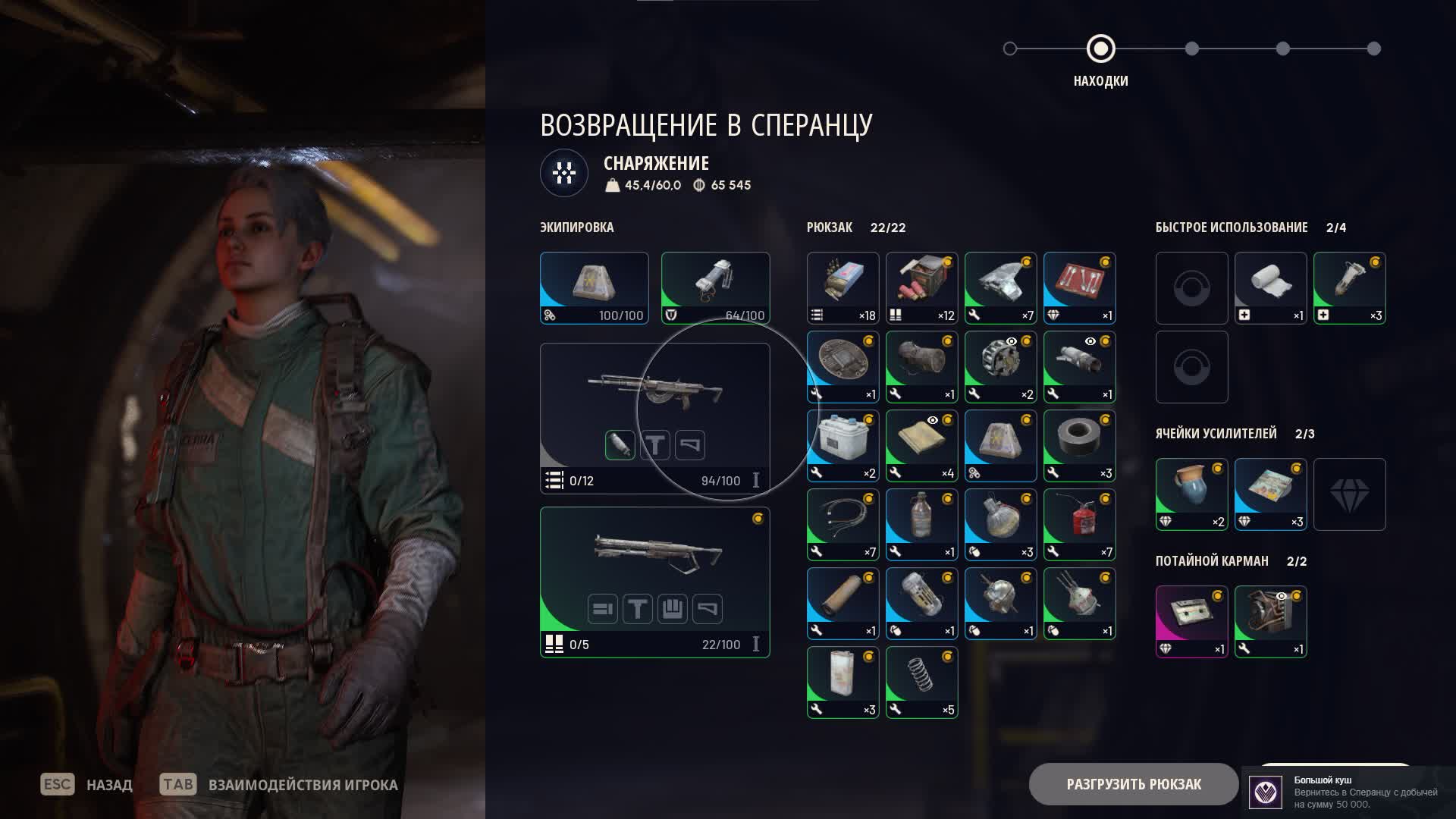Select the black duct tape roll
1456x819 pixels.
1079,446
